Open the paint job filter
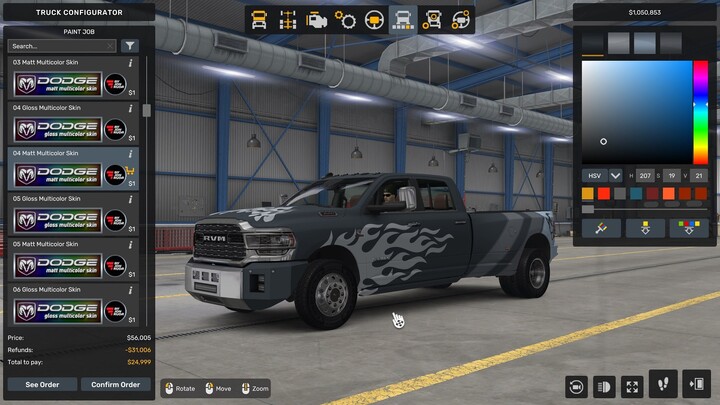 coord(130,46)
